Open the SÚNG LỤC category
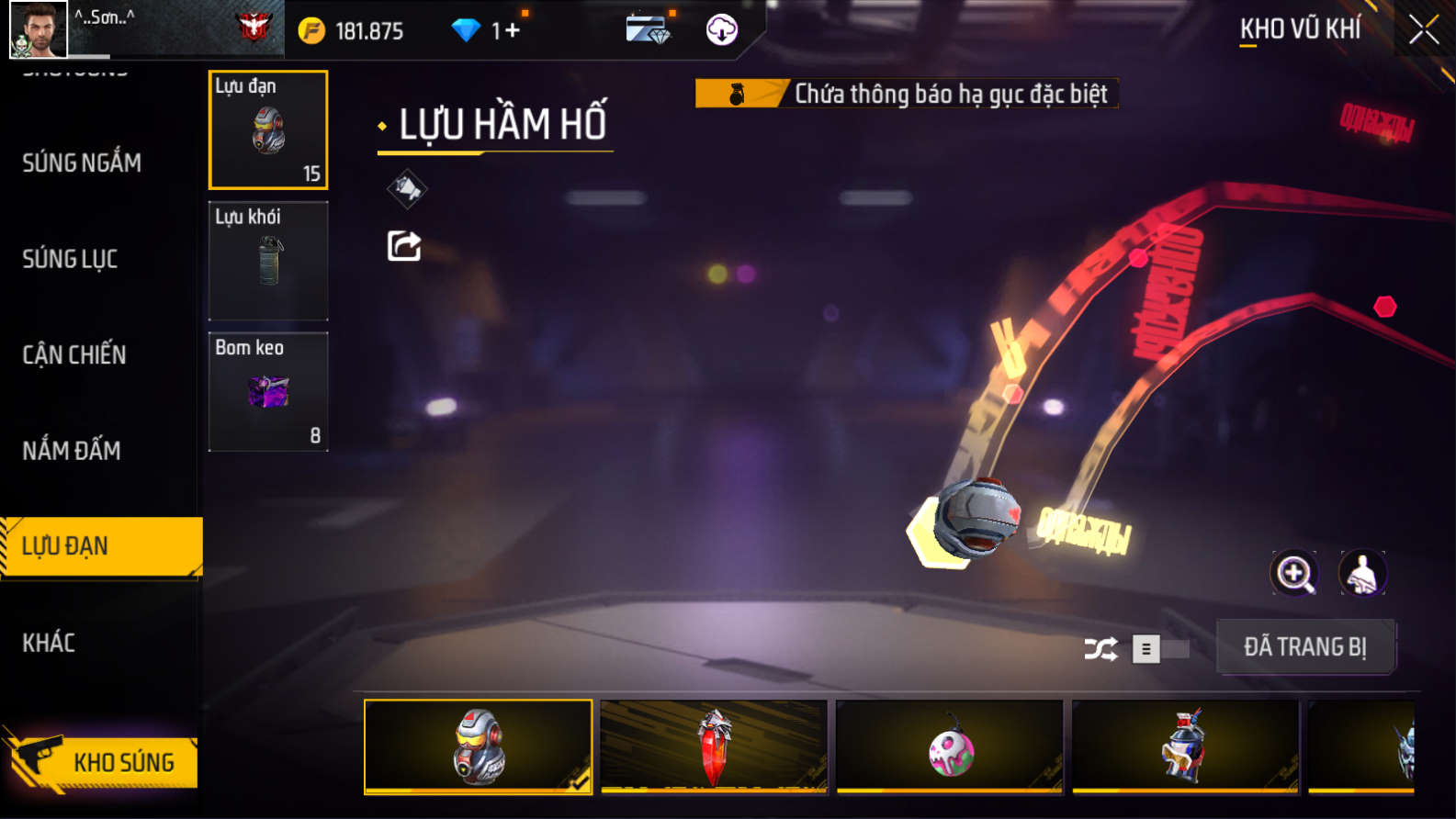Image resolution: width=1456 pixels, height=819 pixels. [70, 259]
